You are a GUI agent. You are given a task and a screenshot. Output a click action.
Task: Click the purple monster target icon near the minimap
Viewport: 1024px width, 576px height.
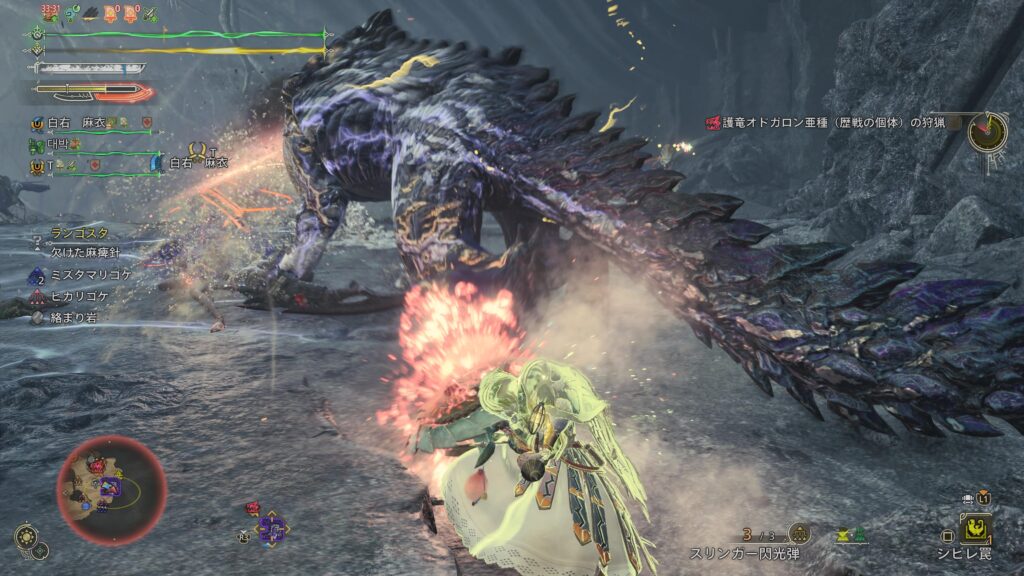270,527
